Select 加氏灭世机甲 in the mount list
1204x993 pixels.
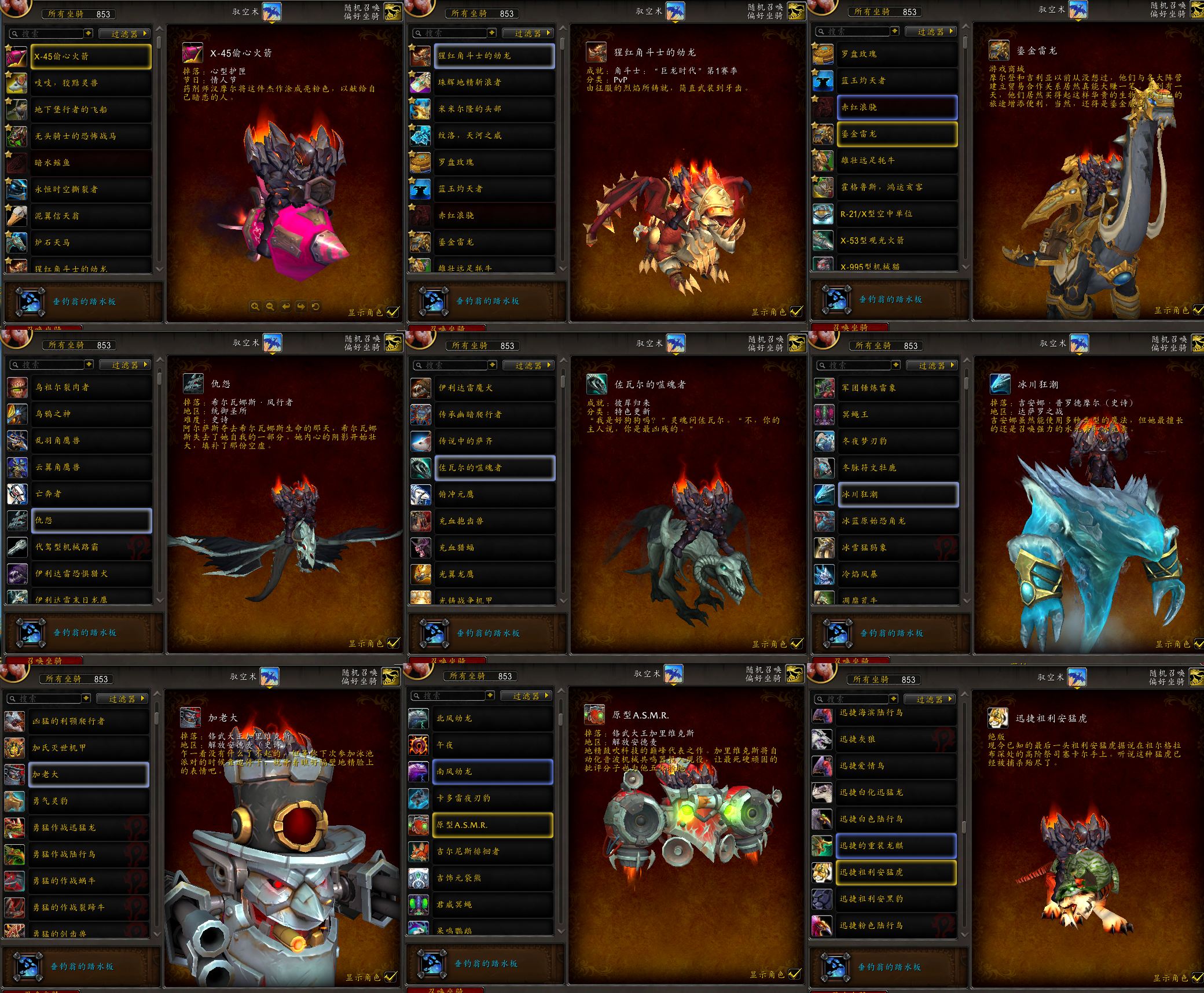pos(89,748)
